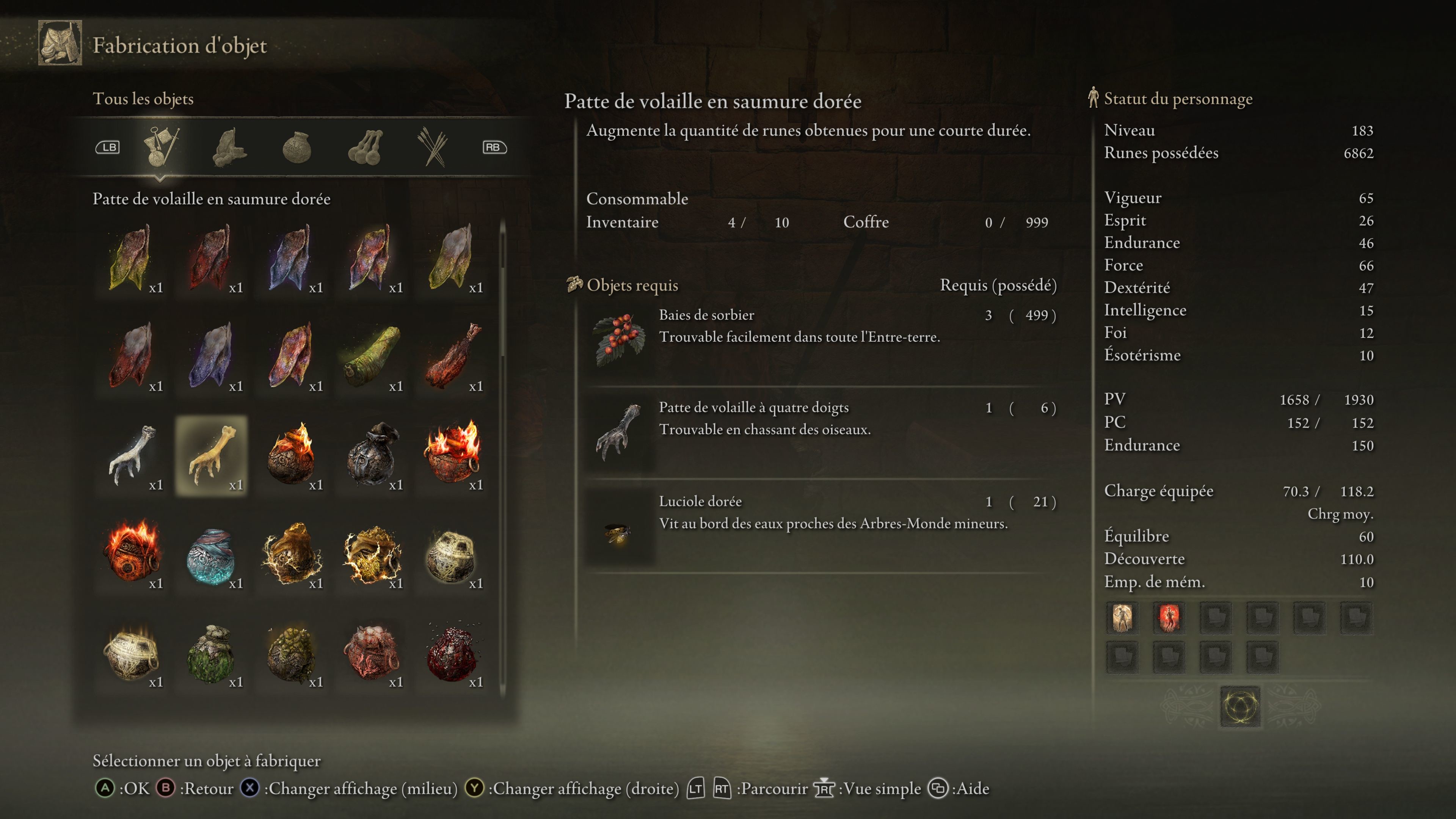The width and height of the screenshot is (1456, 819).
Task: Select the golden Great Rune emblem icon
Action: point(1239,706)
